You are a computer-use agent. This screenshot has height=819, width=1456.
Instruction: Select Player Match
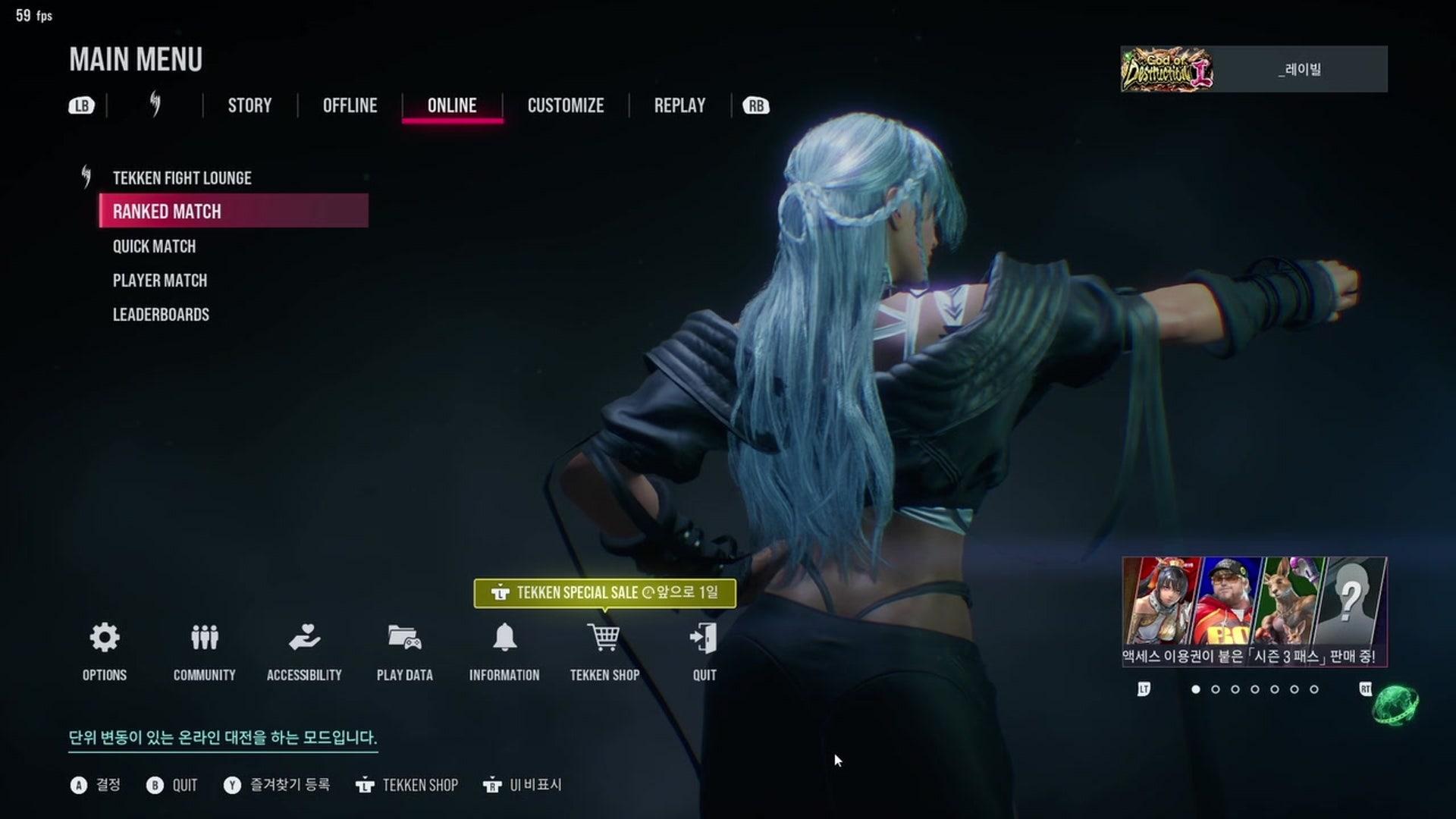(x=160, y=281)
